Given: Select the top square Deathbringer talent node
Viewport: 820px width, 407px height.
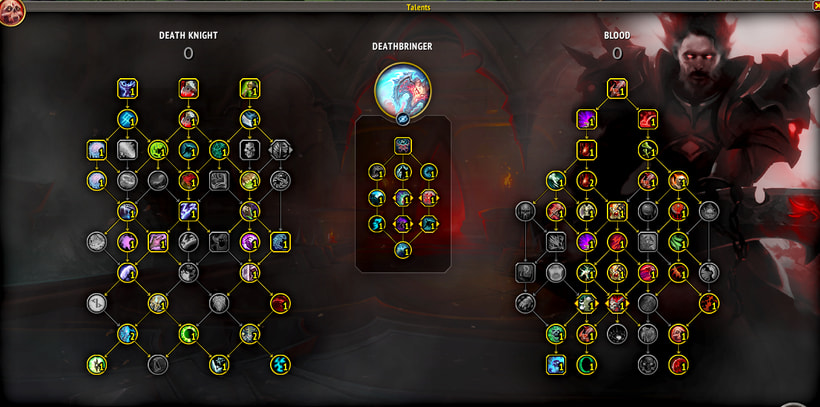Looking at the screenshot, I should tap(402, 146).
